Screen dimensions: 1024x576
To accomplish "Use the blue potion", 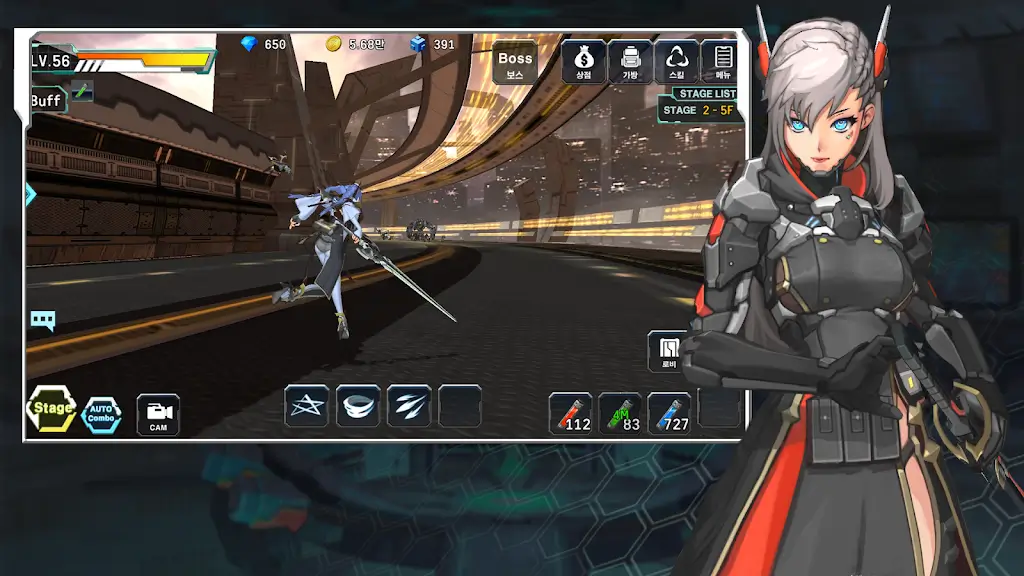I will pyautogui.click(x=669, y=413).
